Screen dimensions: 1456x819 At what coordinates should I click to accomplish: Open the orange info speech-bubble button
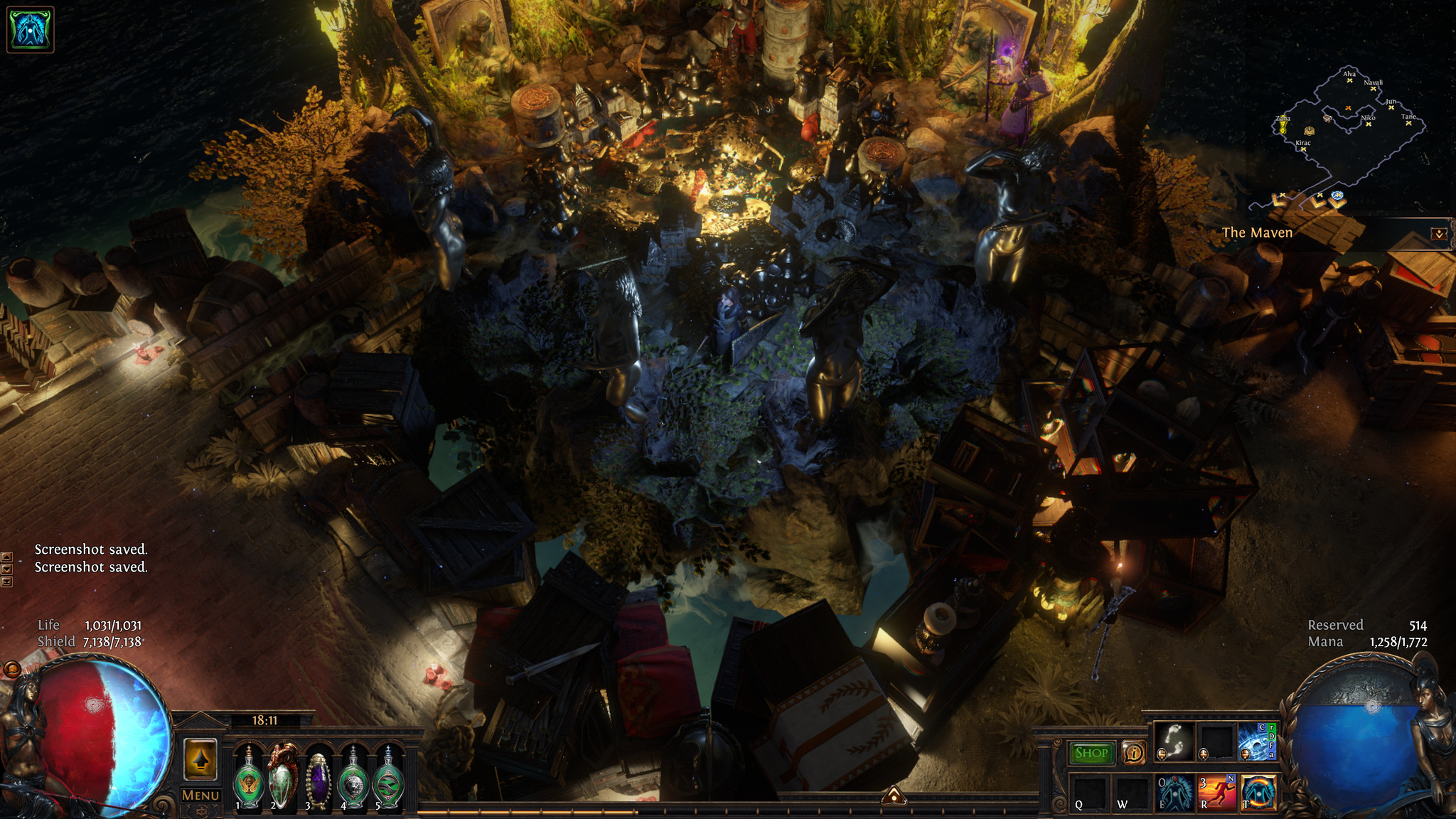point(1133,752)
